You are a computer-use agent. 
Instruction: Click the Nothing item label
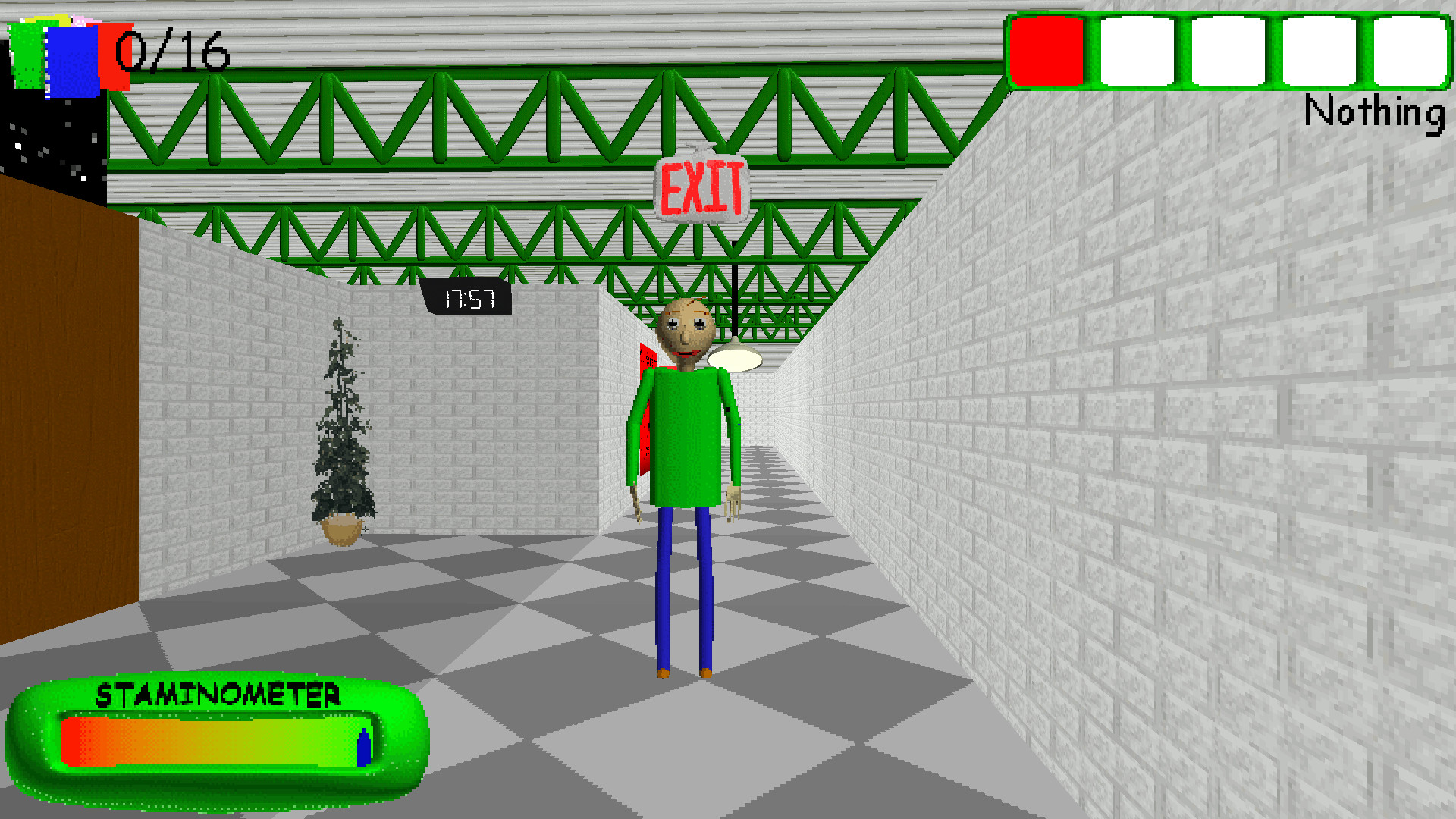(1374, 114)
